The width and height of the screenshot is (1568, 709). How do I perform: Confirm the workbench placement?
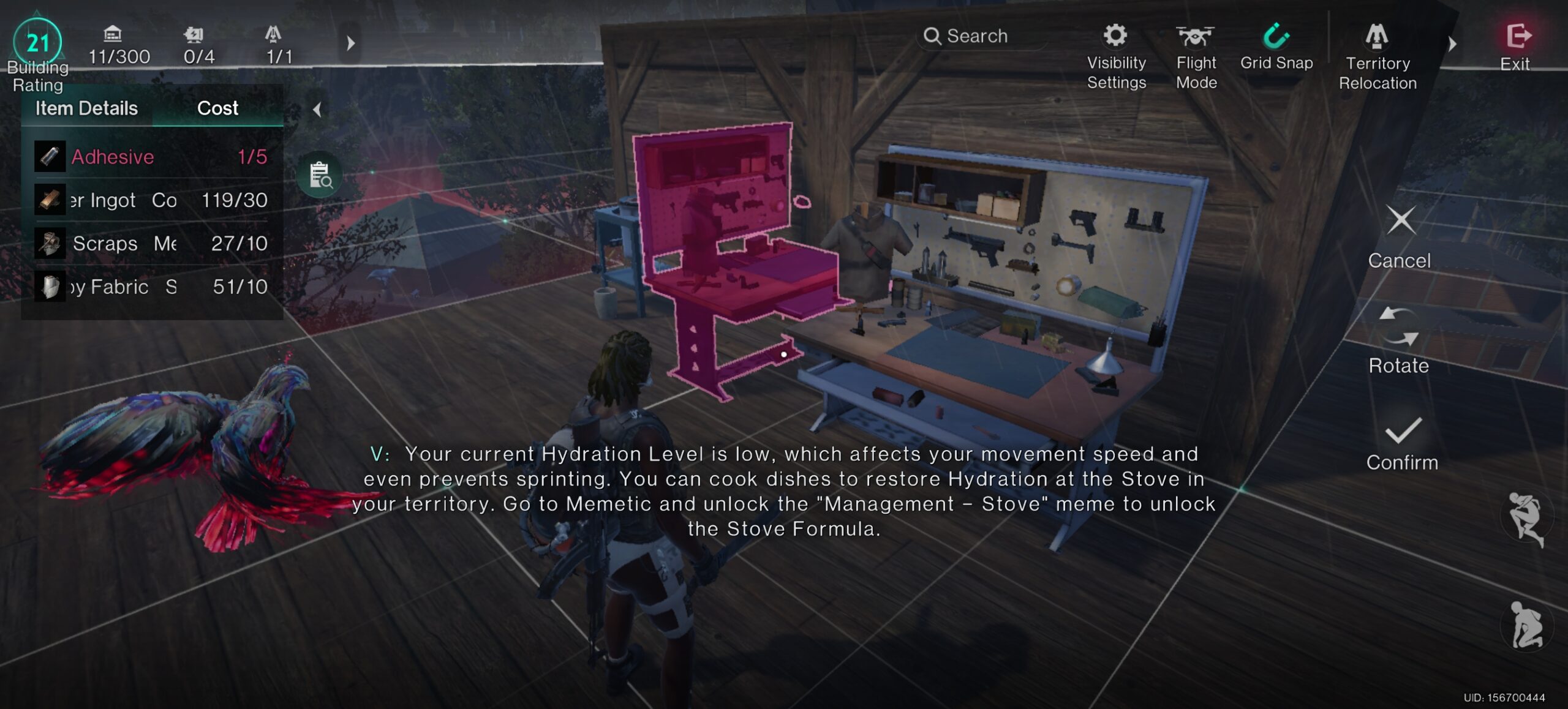[x=1401, y=443]
